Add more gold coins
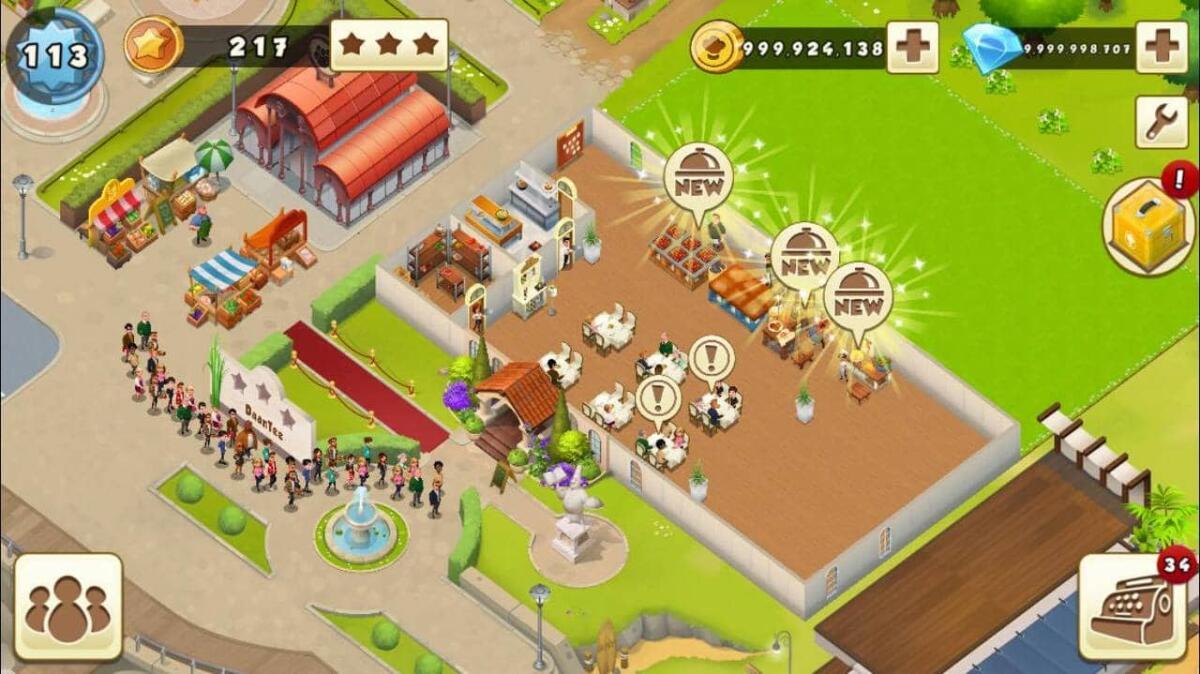The height and width of the screenshot is (674, 1200). (912, 47)
